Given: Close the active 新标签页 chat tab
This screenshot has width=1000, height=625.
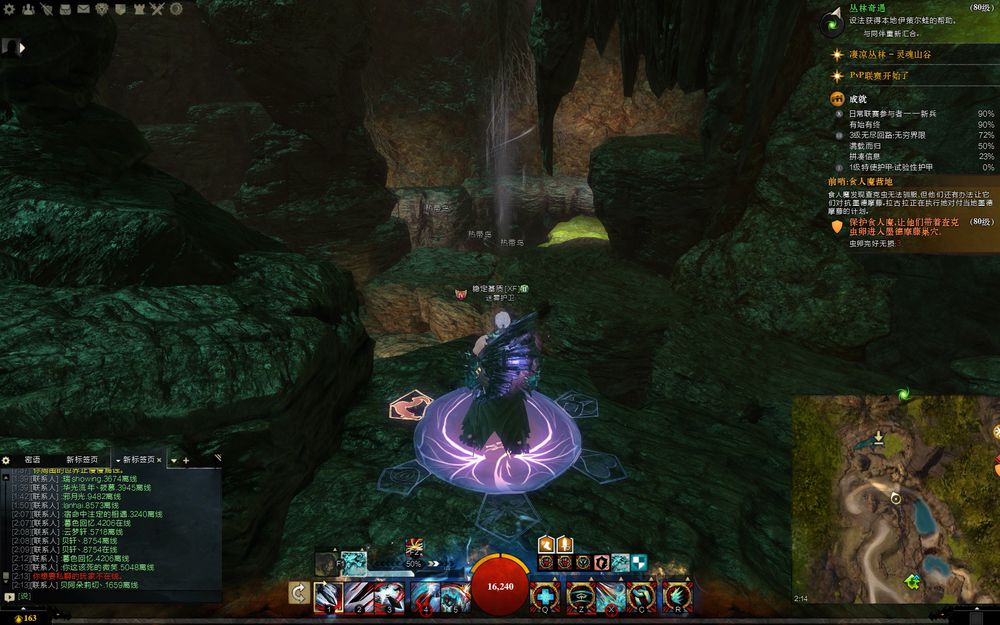Looking at the screenshot, I should 159,460.
